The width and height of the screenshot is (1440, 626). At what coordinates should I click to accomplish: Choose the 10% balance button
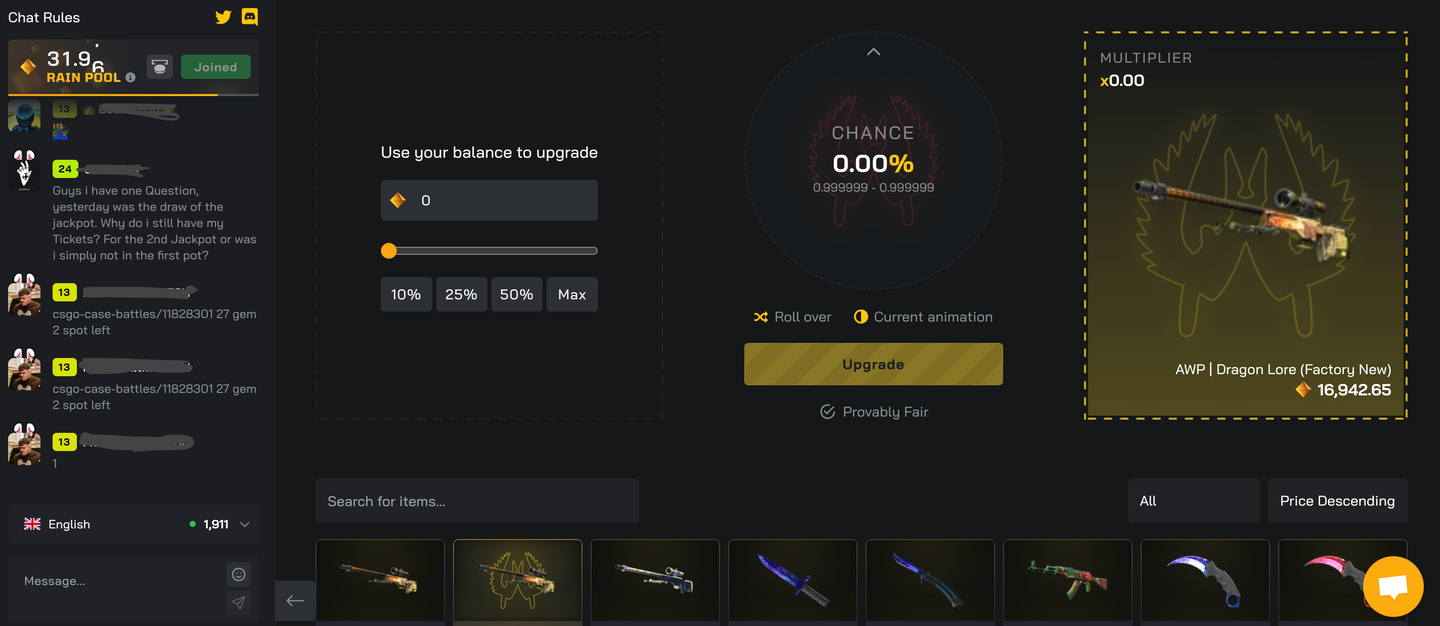pyautogui.click(x=406, y=295)
